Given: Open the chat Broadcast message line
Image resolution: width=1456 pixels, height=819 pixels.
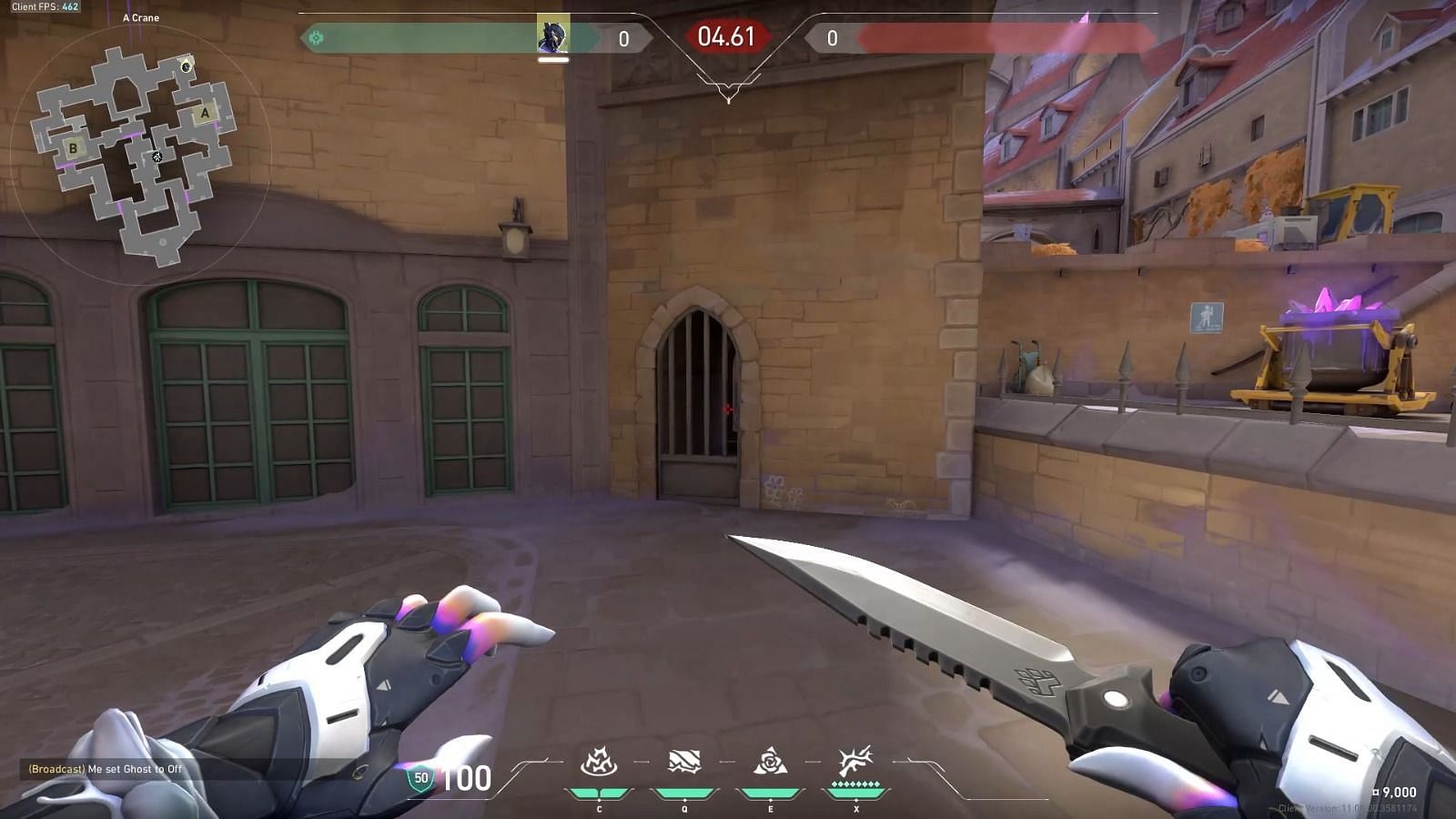Looking at the screenshot, I should coord(106,769).
